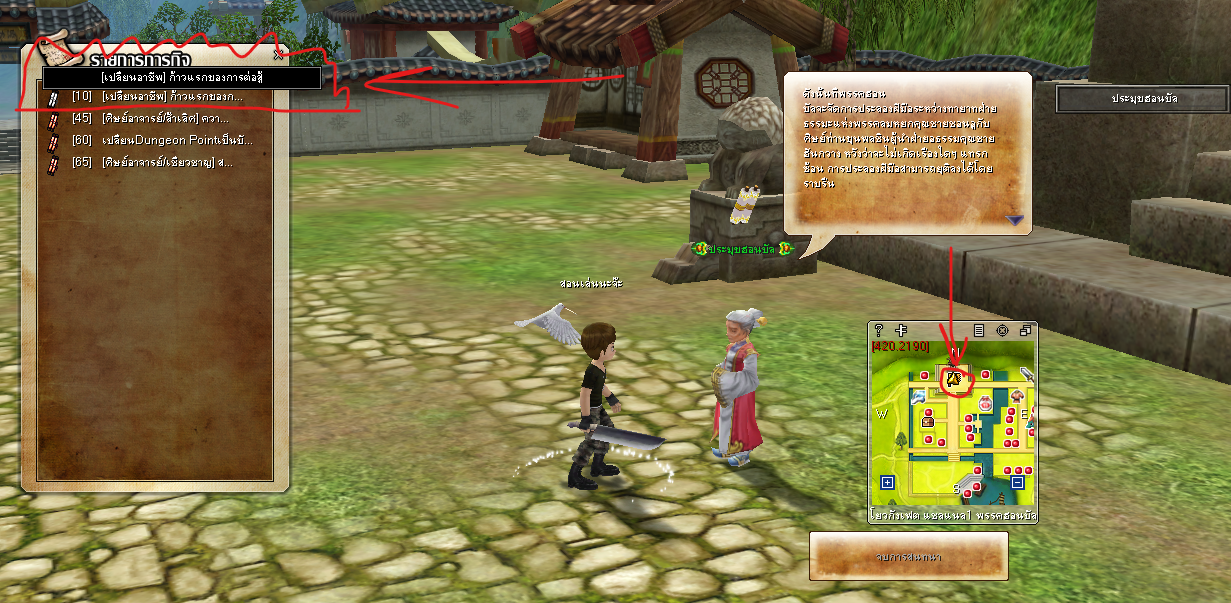
Task: Click the minimap round target icon
Action: [1002, 330]
